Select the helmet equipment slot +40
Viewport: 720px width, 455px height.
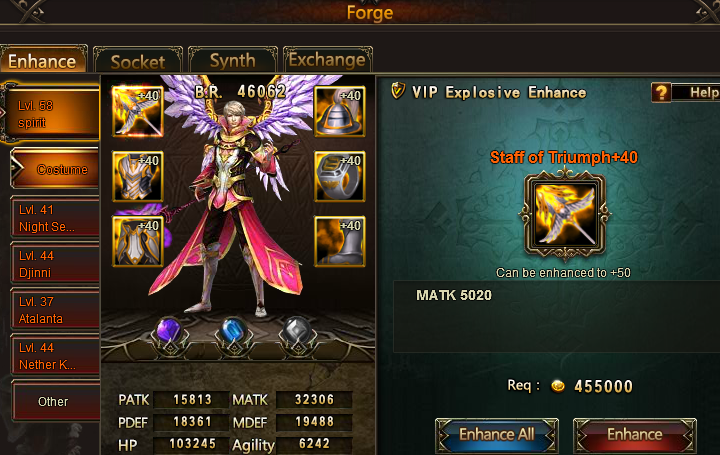pos(339,112)
